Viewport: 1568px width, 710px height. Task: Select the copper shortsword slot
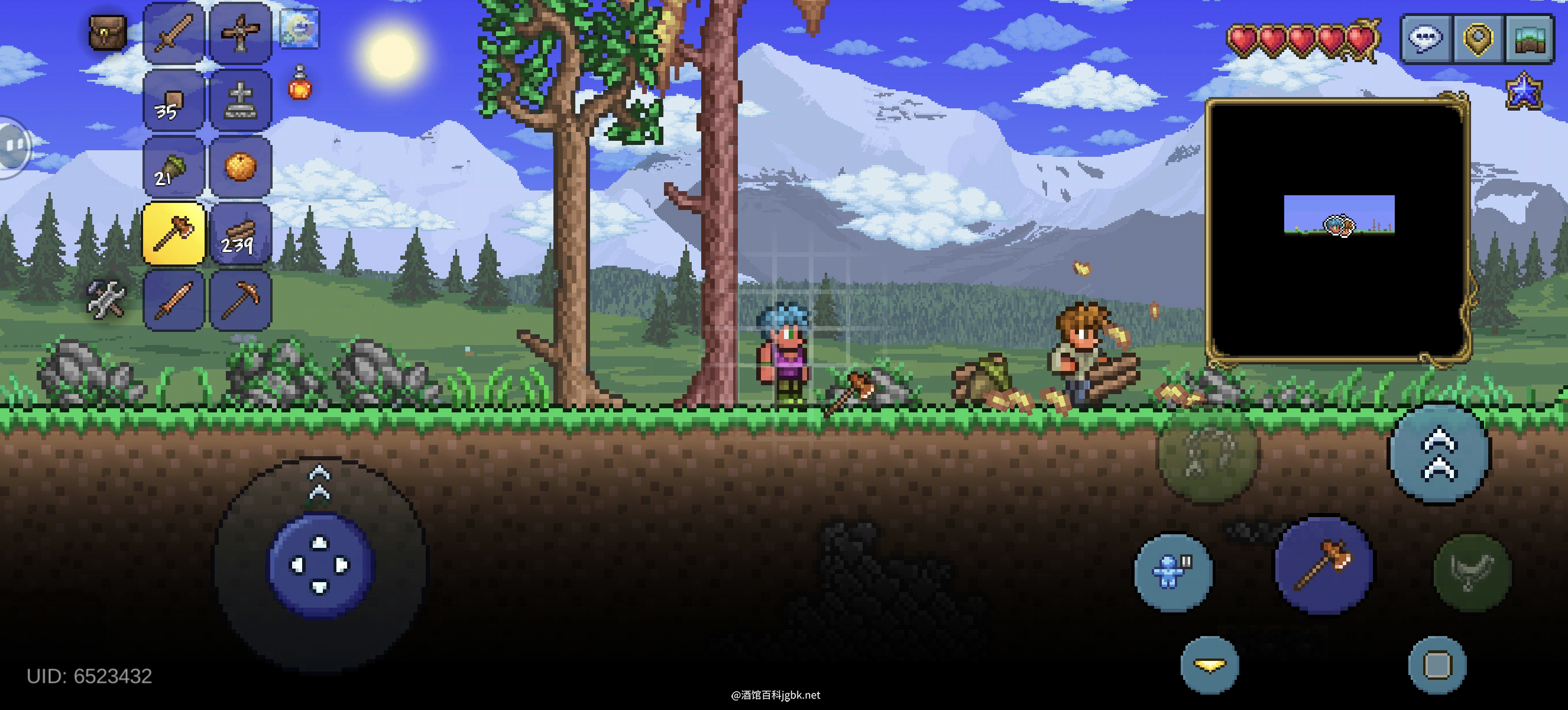(174, 300)
